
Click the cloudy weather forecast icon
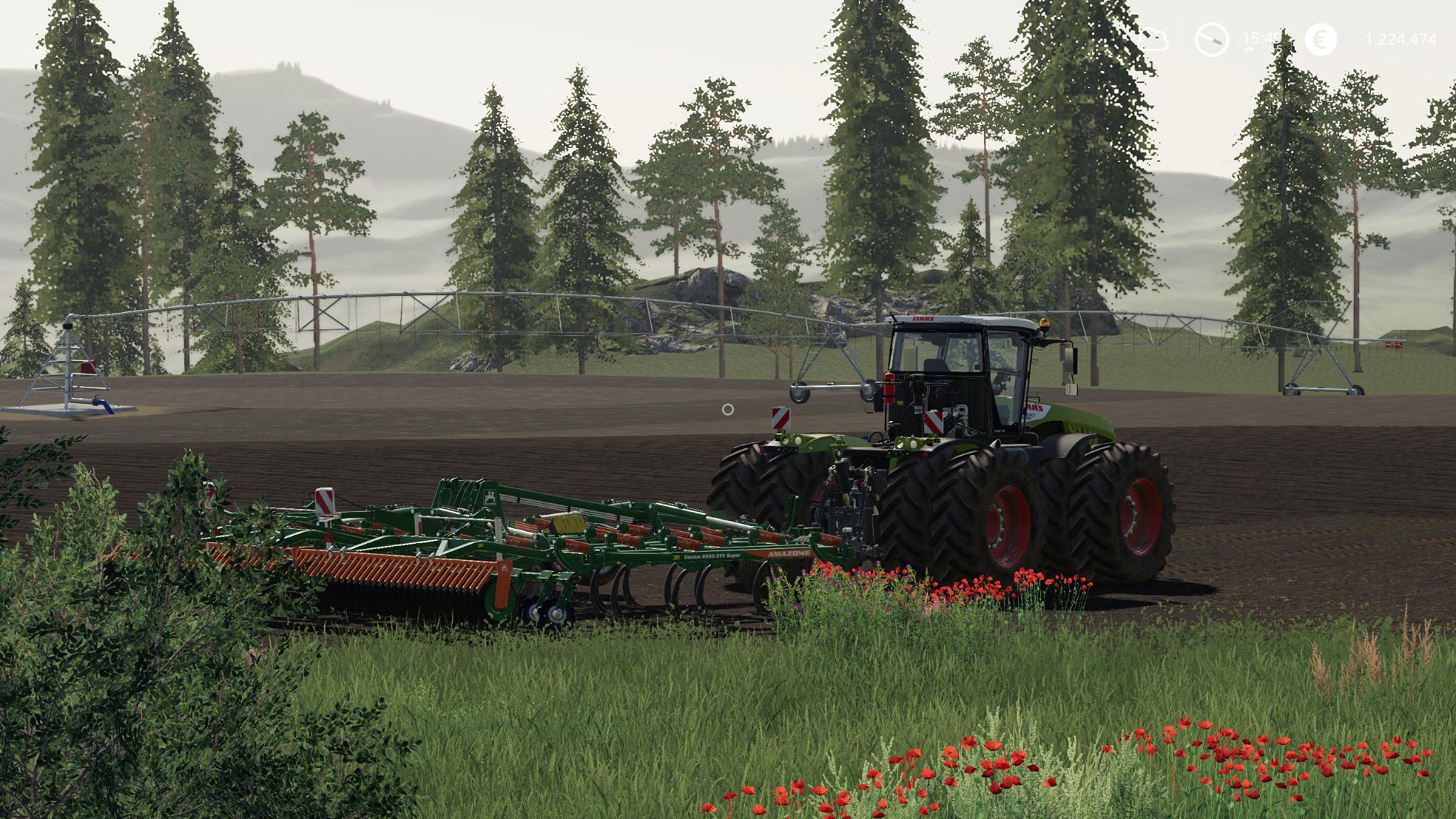point(1152,39)
